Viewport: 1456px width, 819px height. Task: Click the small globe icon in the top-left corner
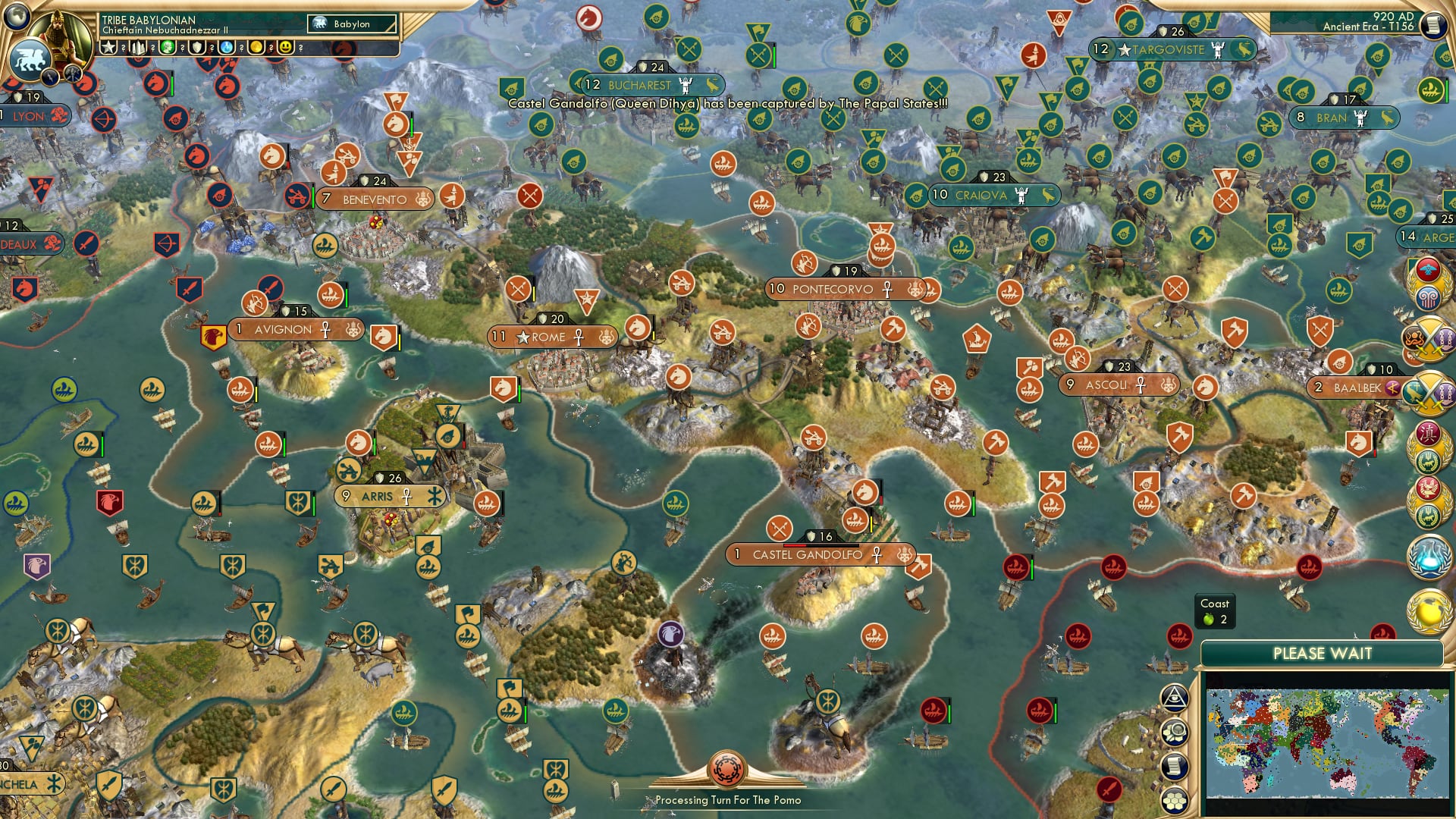[x=15, y=15]
